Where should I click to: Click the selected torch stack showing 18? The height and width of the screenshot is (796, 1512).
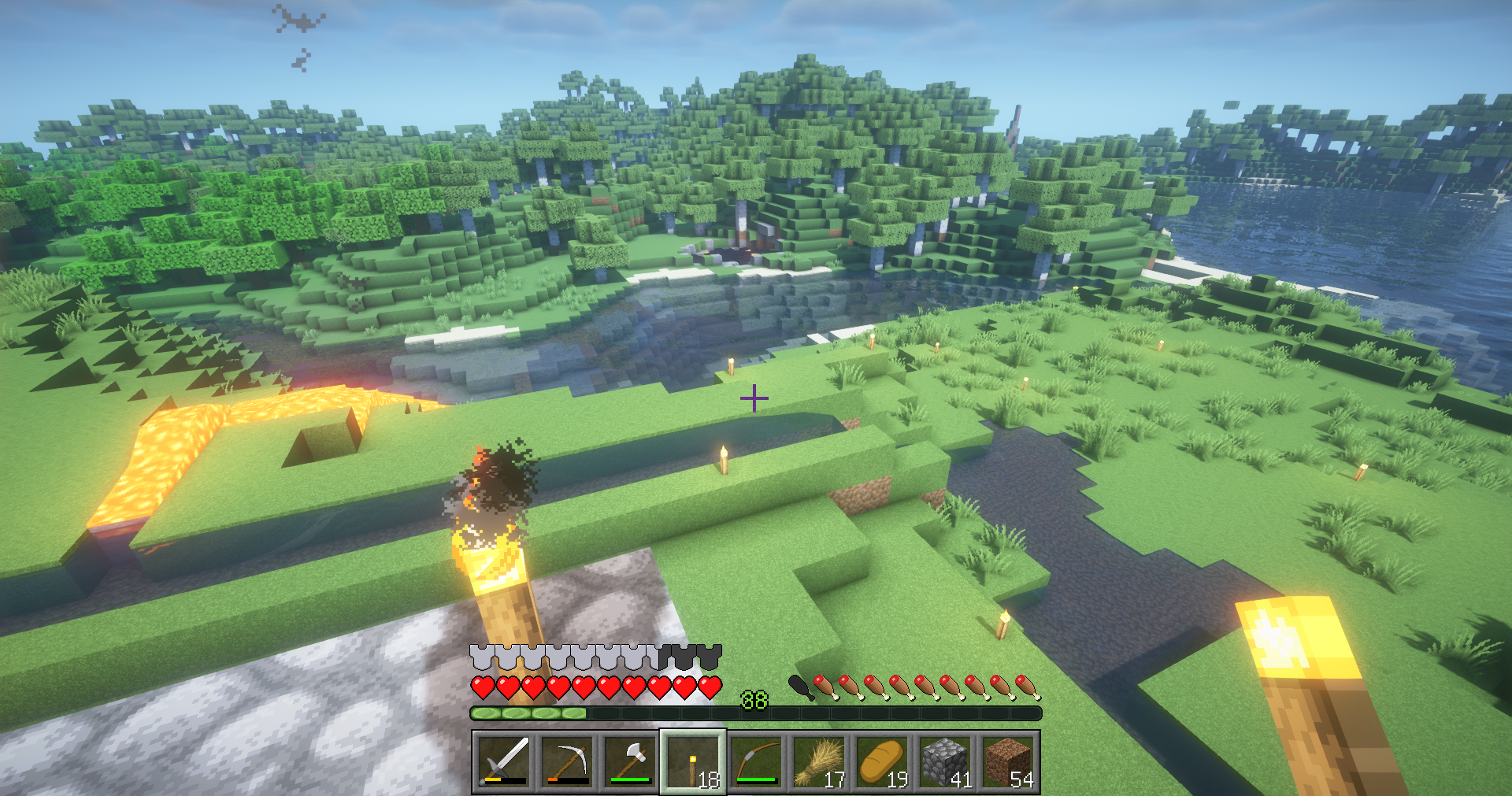691,760
